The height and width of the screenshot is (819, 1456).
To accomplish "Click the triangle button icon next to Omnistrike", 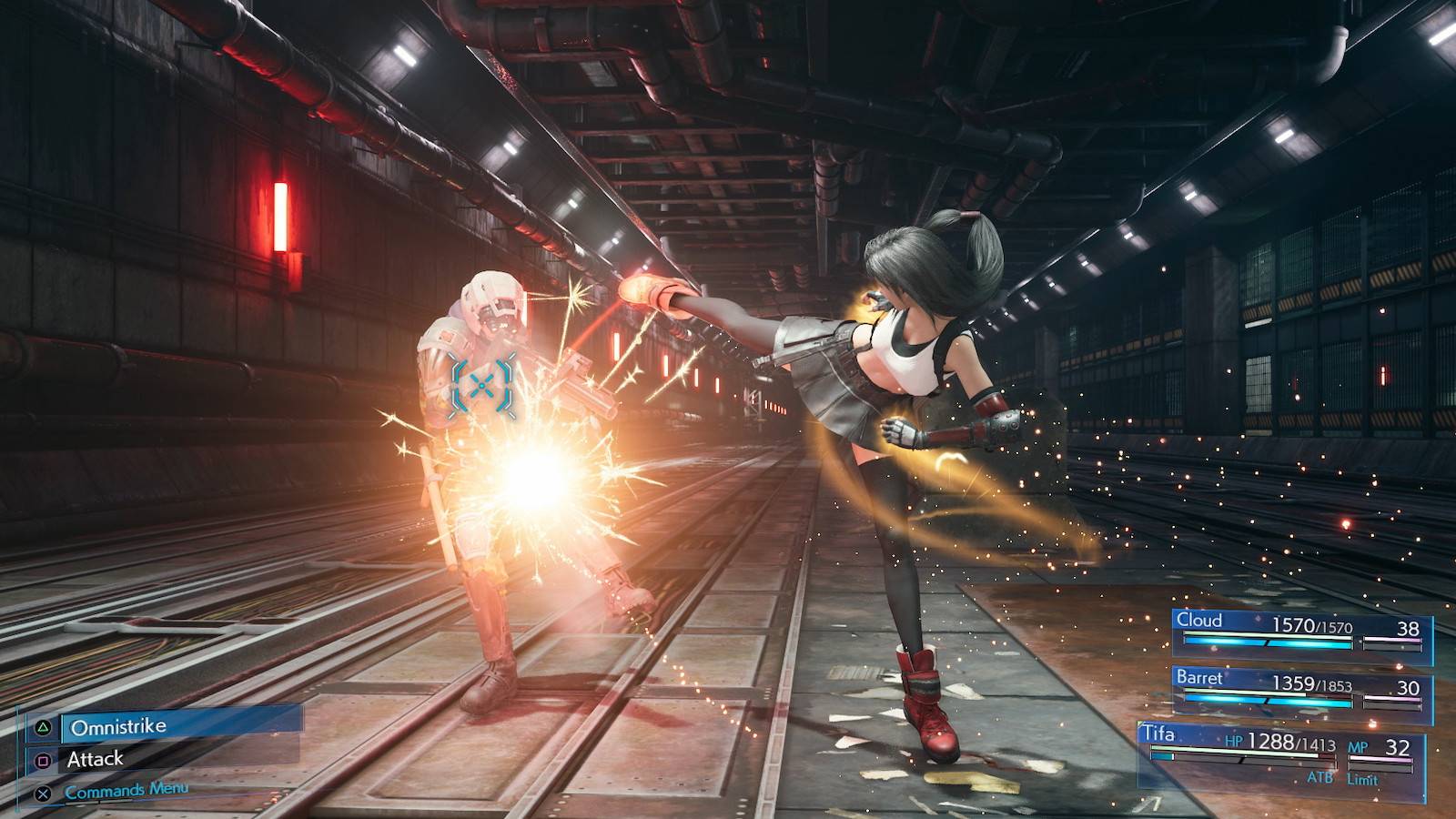I will [43, 728].
